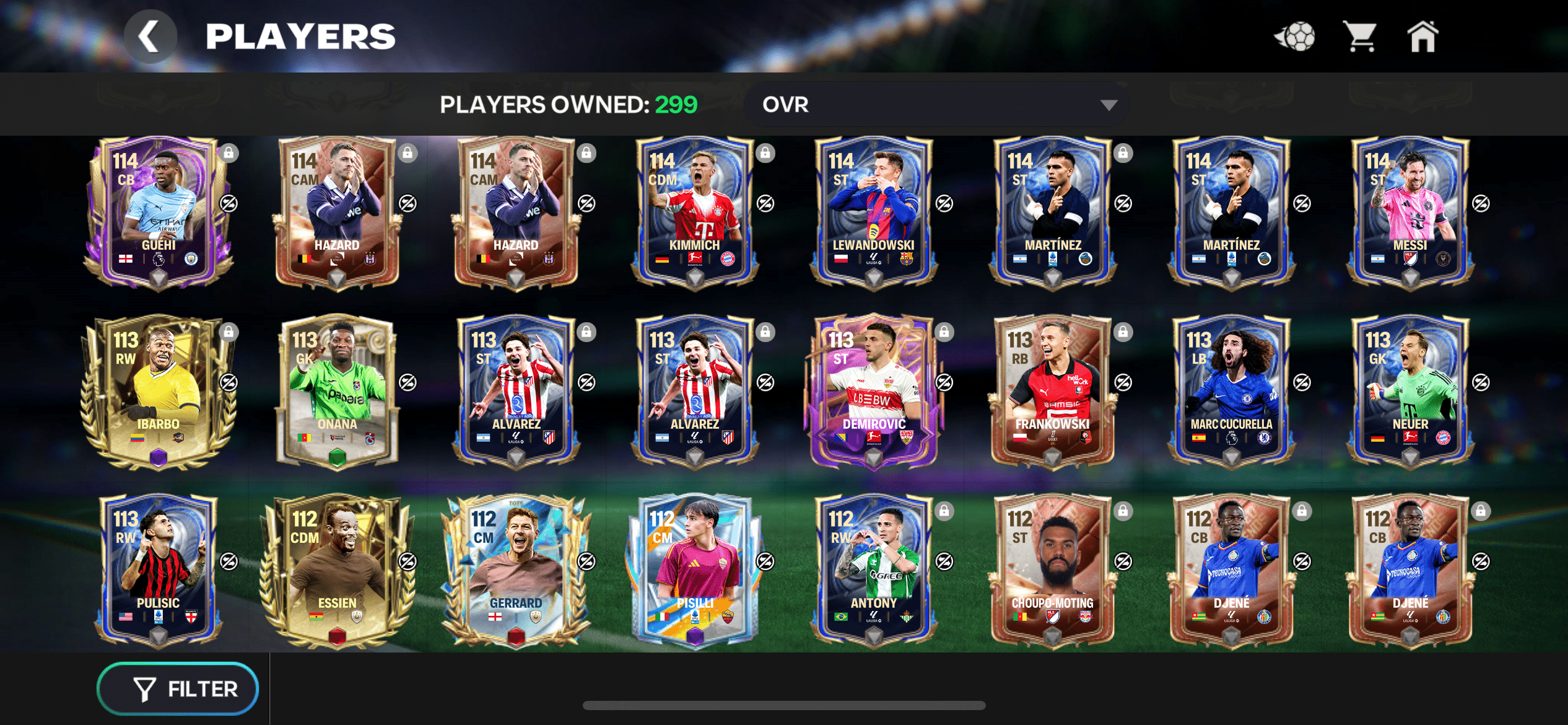Select the Neuer GK card
The width and height of the screenshot is (1568, 725).
[x=1410, y=392]
